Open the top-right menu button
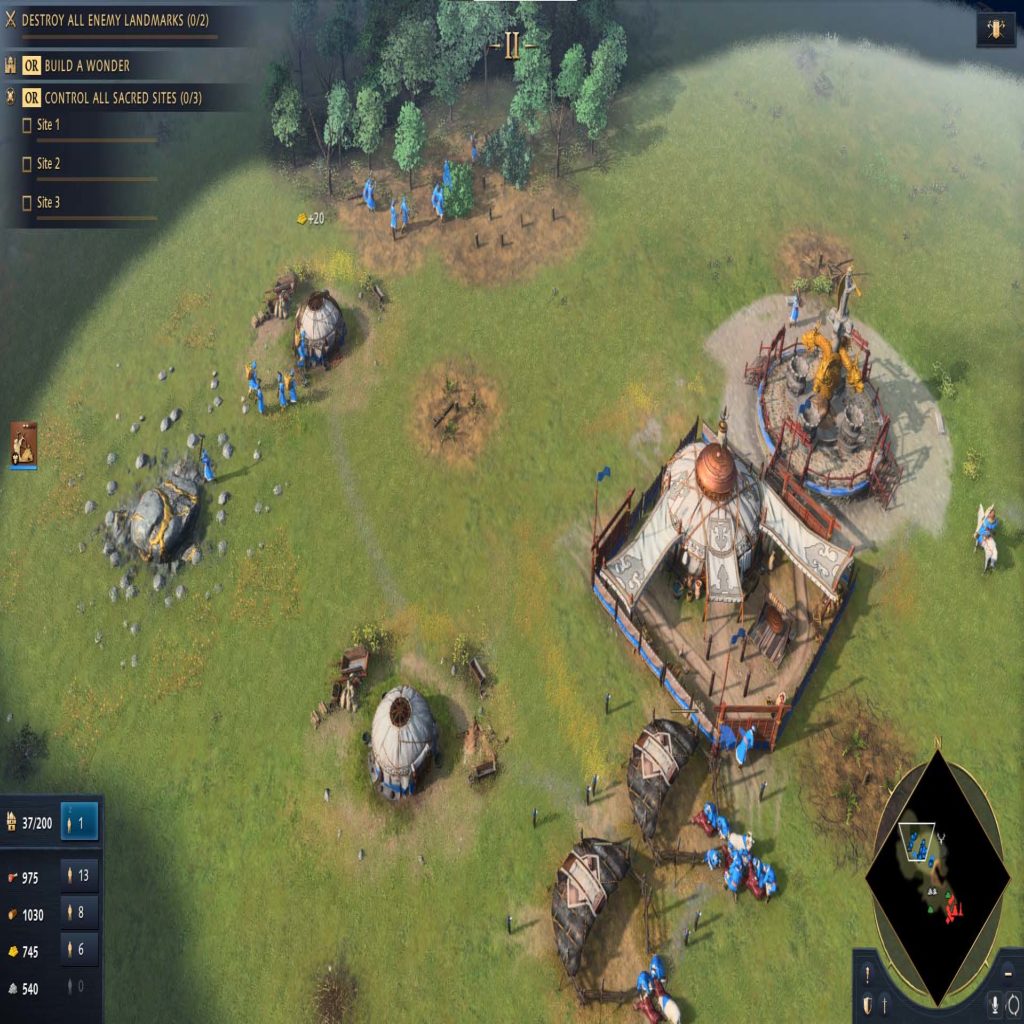Screen dimensions: 1024x1024 (x=995, y=29)
